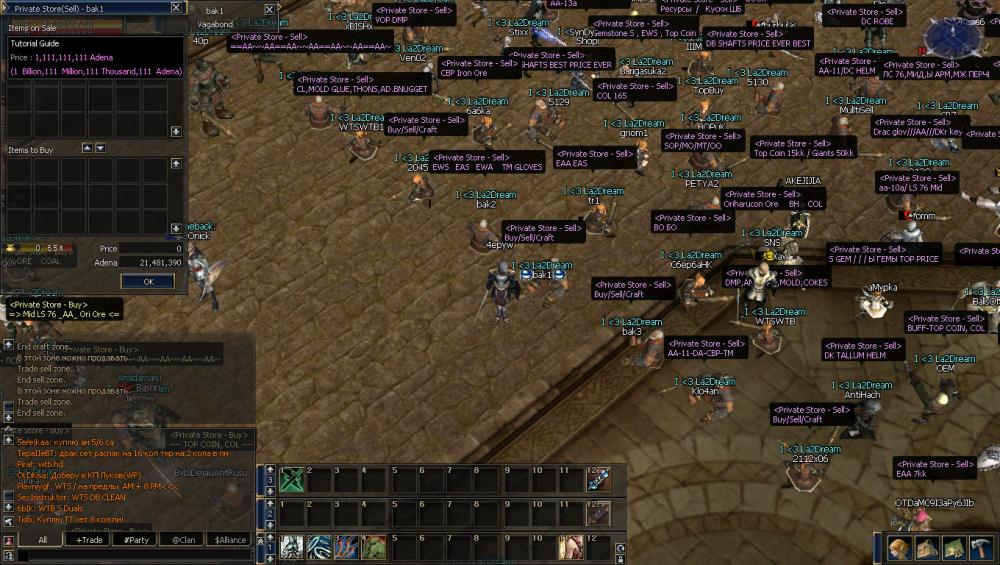Activate the blue swirl skill on the bottom bar
Screen dimensions: 1000x565
pyautogui.click(x=319, y=547)
